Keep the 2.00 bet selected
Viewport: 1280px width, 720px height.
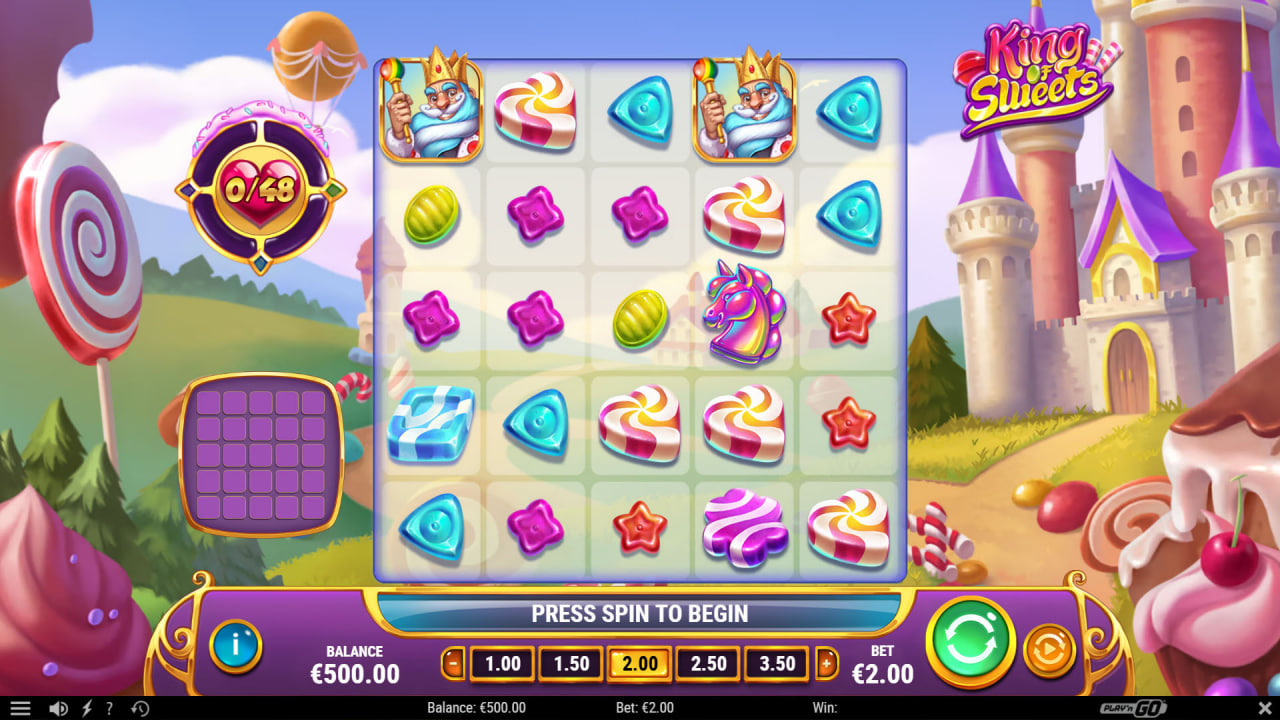639,663
